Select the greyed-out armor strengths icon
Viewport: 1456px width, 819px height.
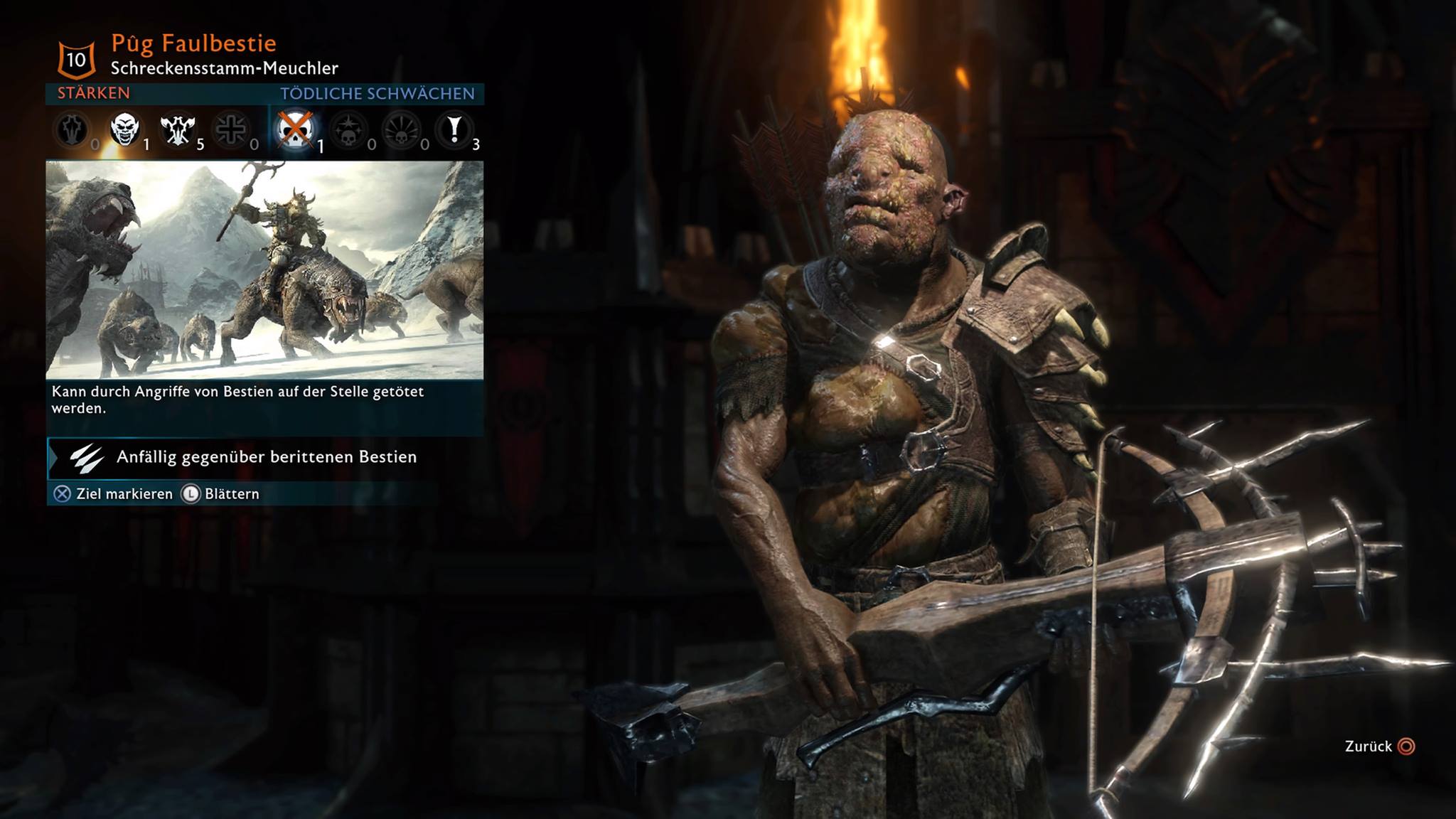point(72,130)
